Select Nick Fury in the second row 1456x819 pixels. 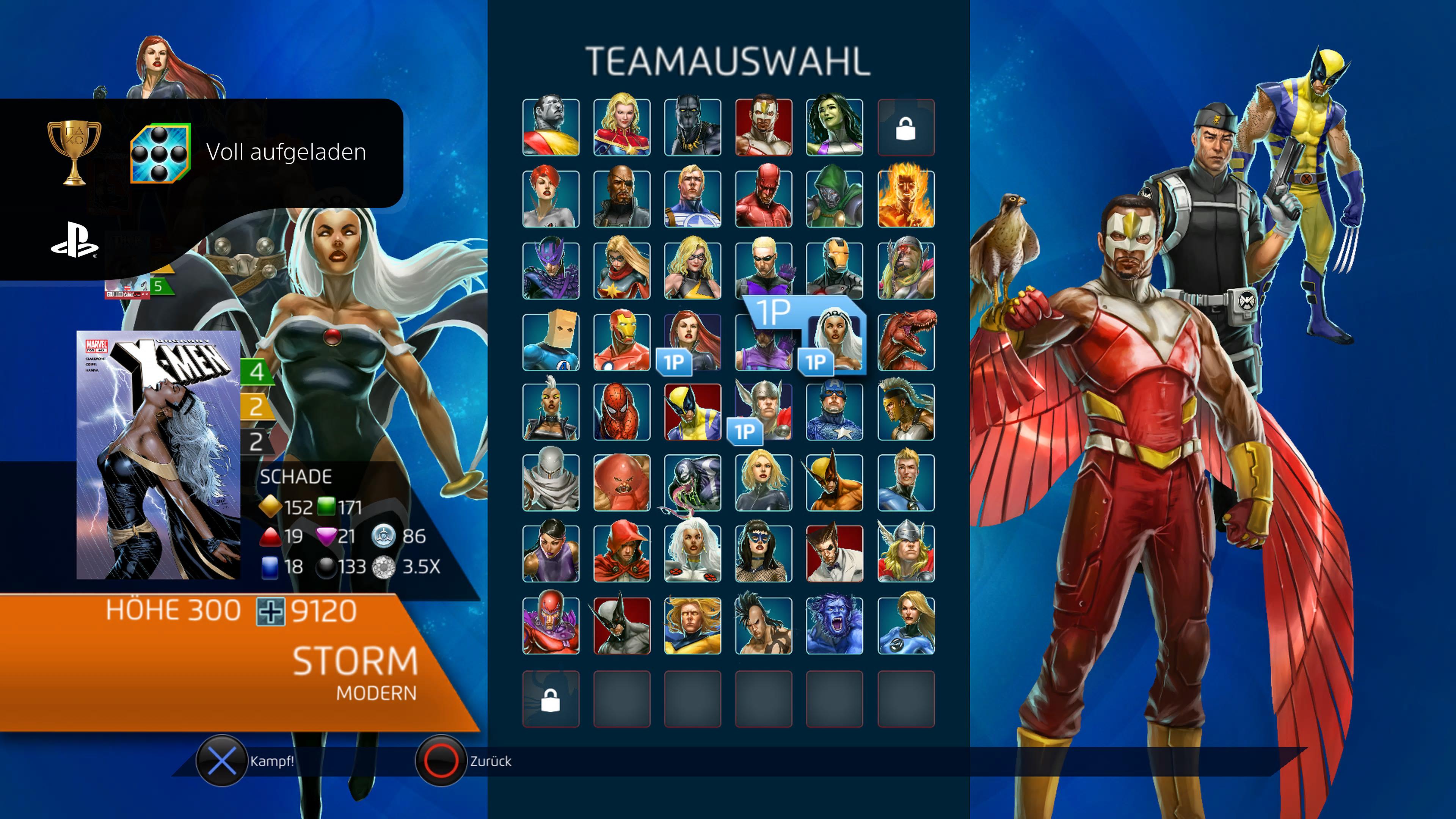click(x=622, y=199)
